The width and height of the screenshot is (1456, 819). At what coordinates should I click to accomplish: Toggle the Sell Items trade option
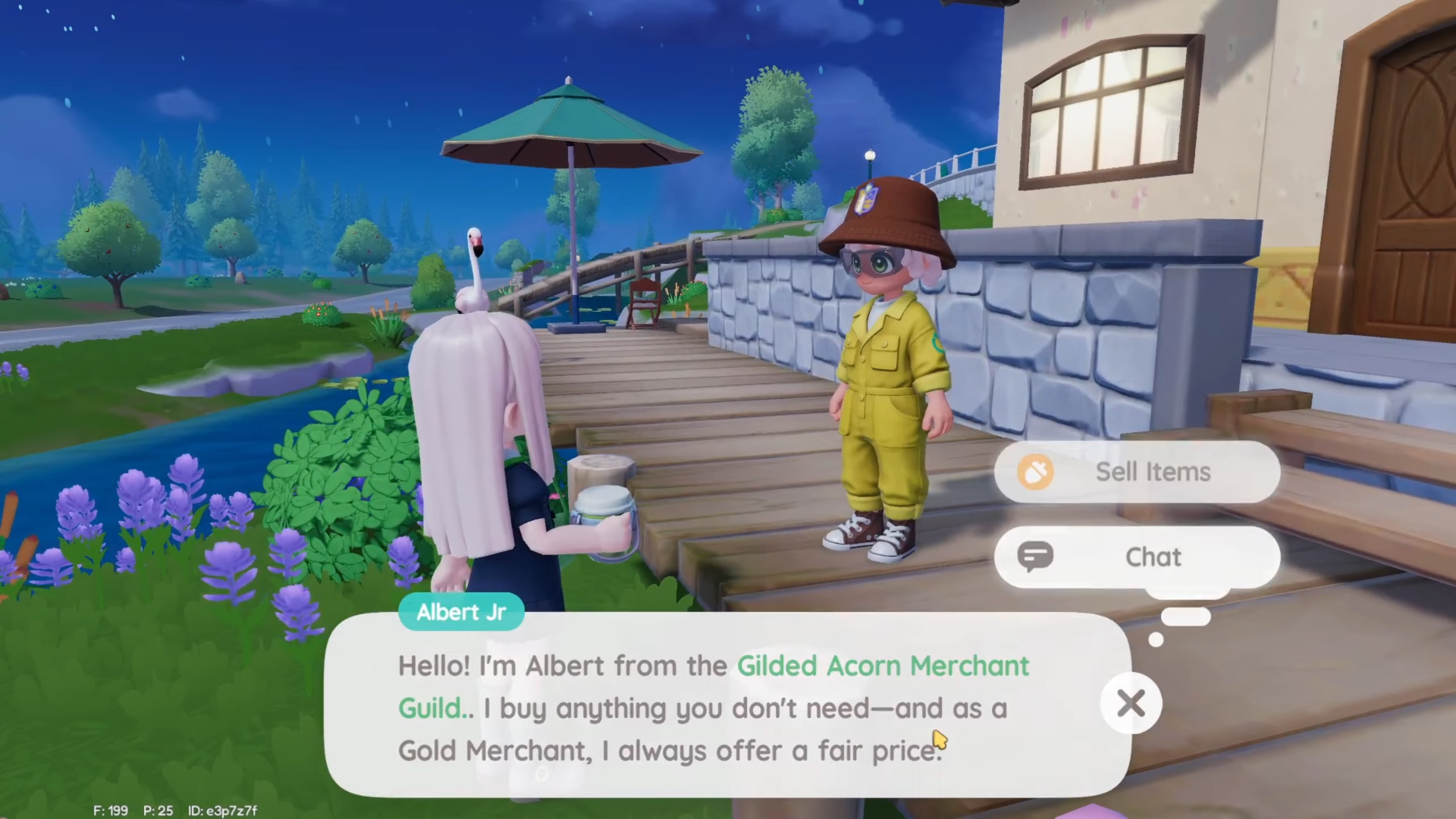click(1137, 471)
